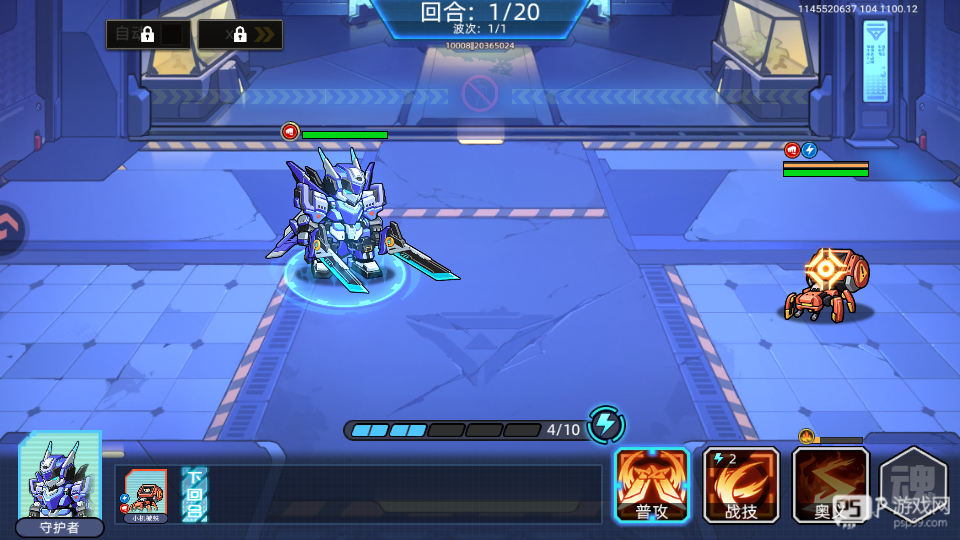The width and height of the screenshot is (960, 540).
Task: Use the 普攻 basic attack skill
Action: click(651, 484)
